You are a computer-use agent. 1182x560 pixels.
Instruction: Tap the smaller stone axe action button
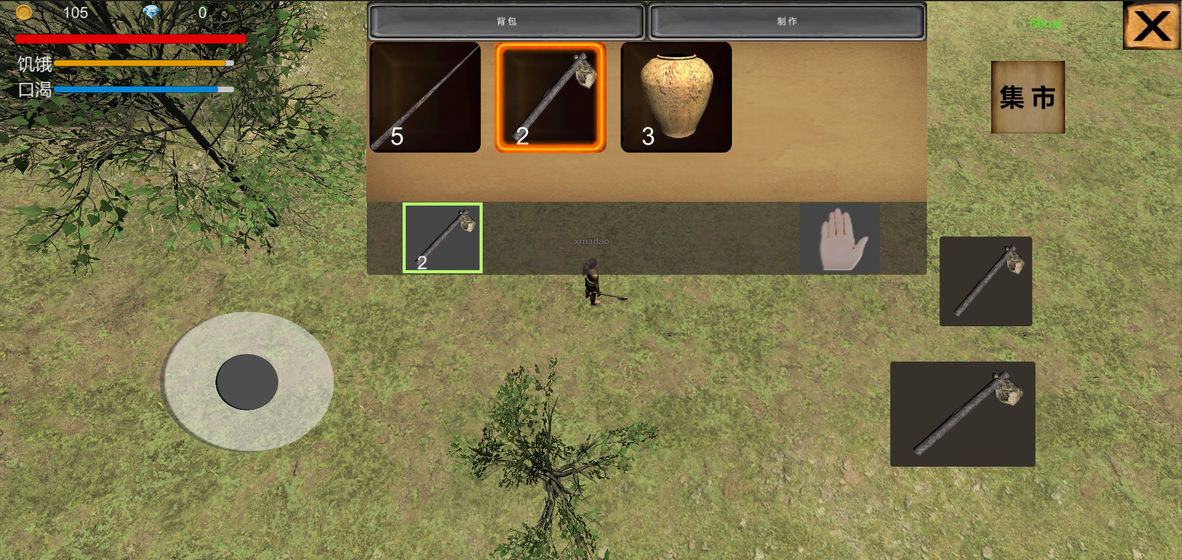[x=985, y=281]
